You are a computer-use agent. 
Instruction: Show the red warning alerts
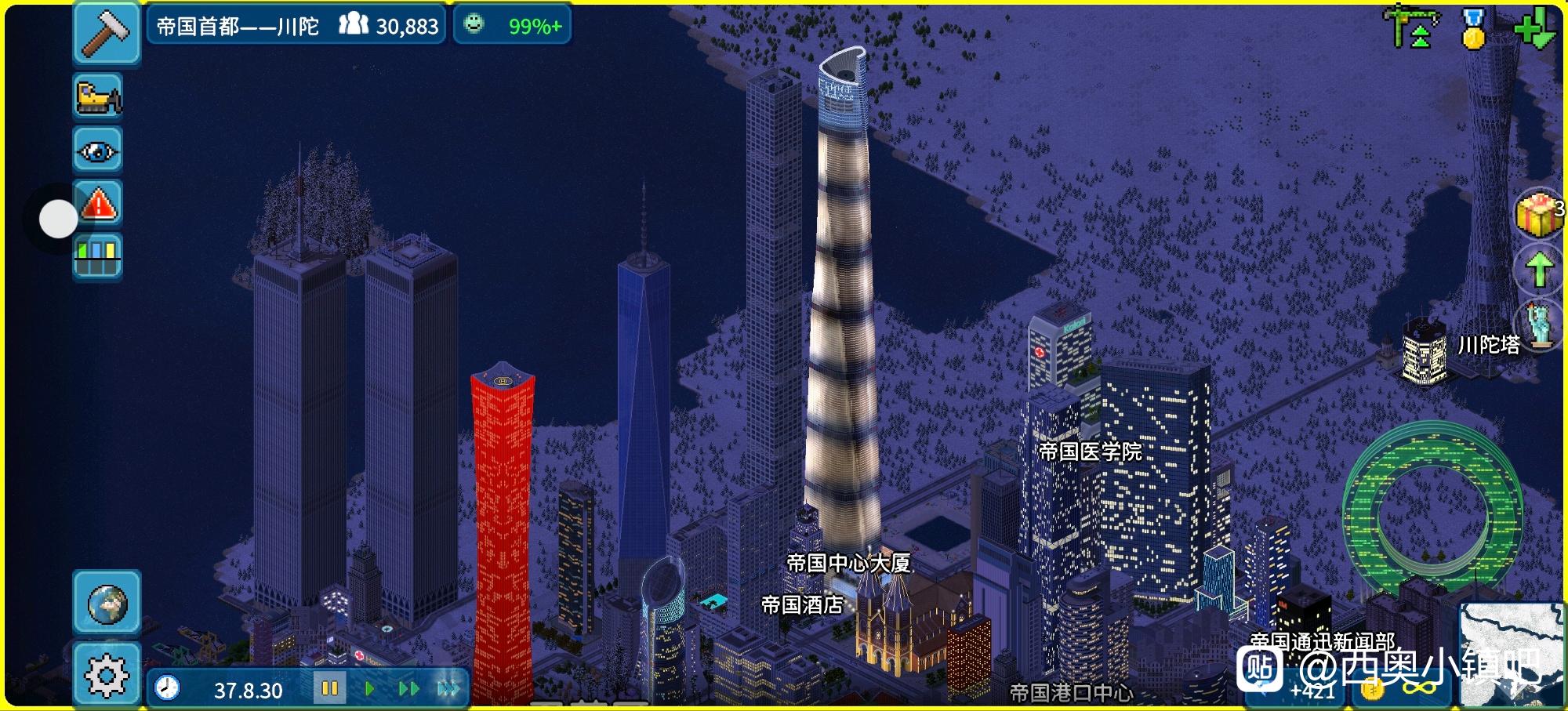coord(98,204)
